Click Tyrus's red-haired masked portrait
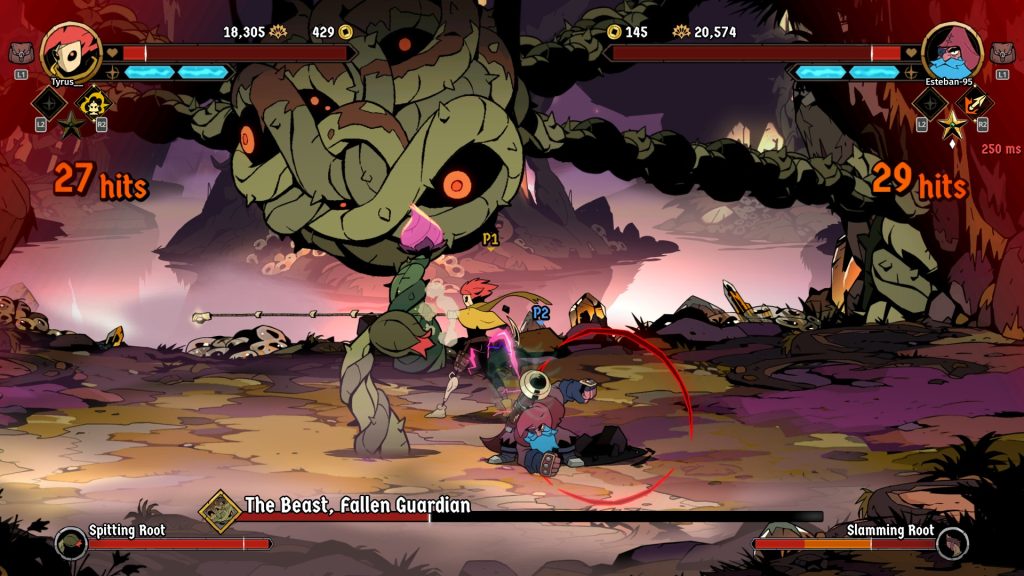 click(69, 50)
